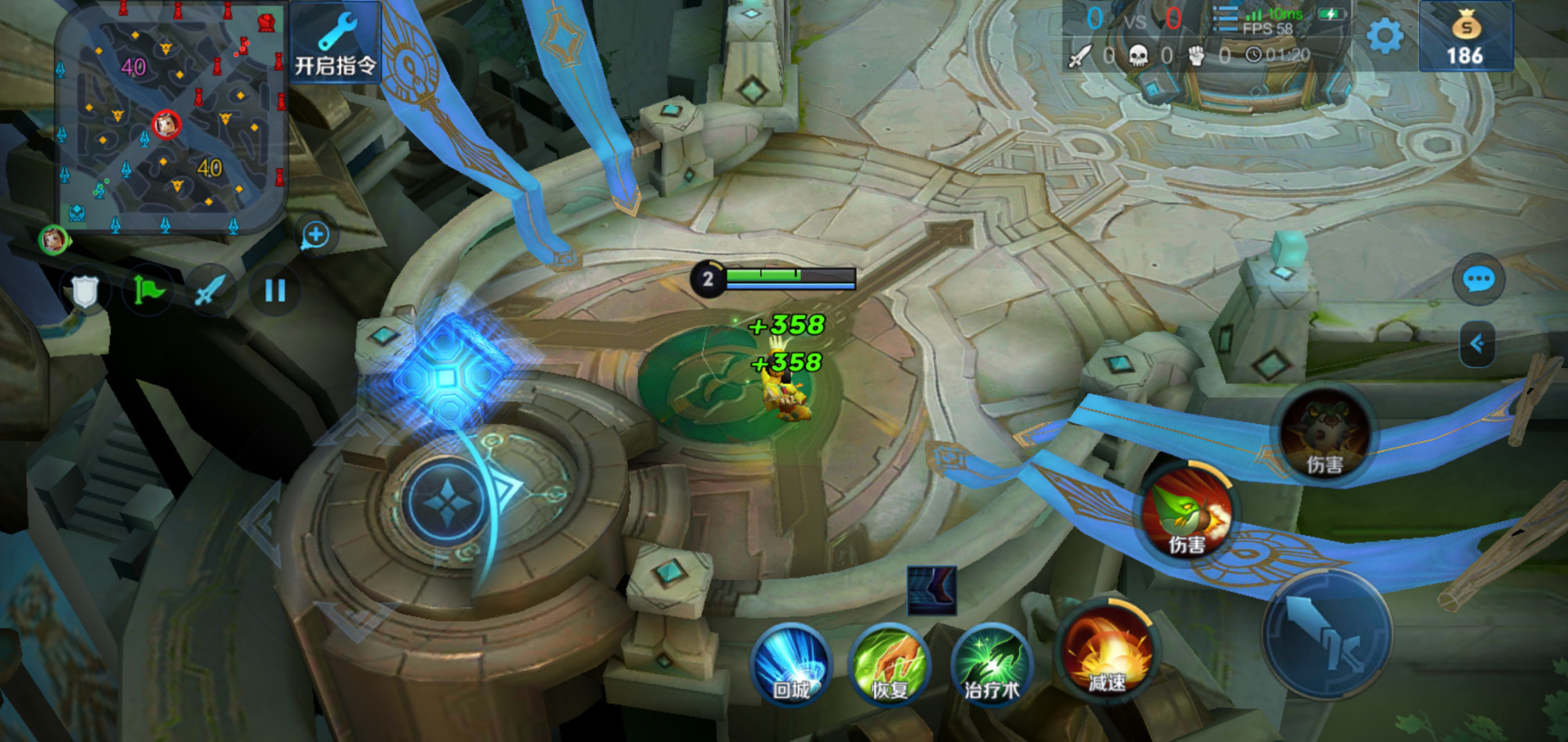Use the 恢复 restore ability
Viewport: 1568px width, 742px height.
[890, 664]
